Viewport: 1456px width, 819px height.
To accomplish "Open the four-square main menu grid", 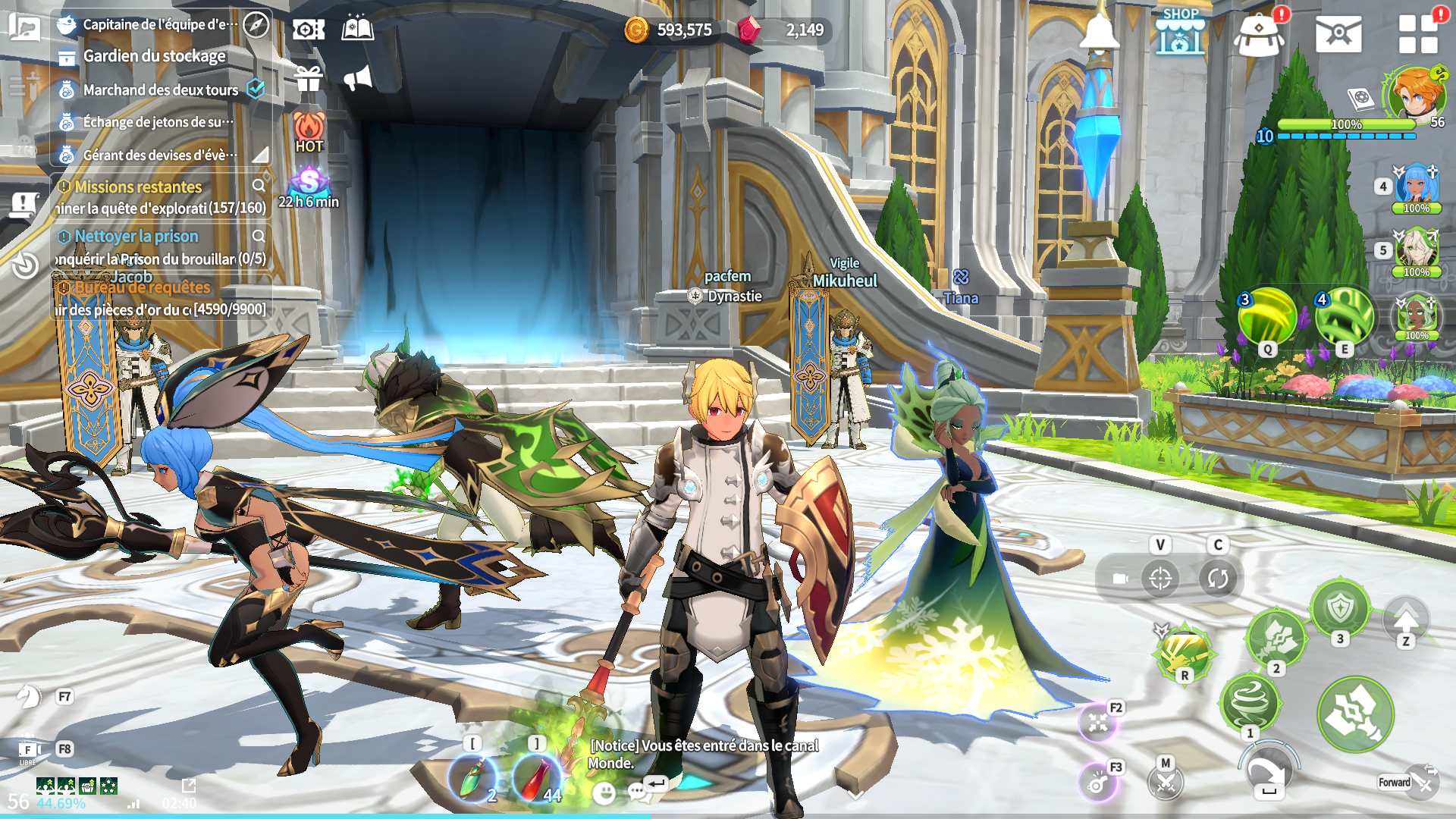I will (1418, 34).
